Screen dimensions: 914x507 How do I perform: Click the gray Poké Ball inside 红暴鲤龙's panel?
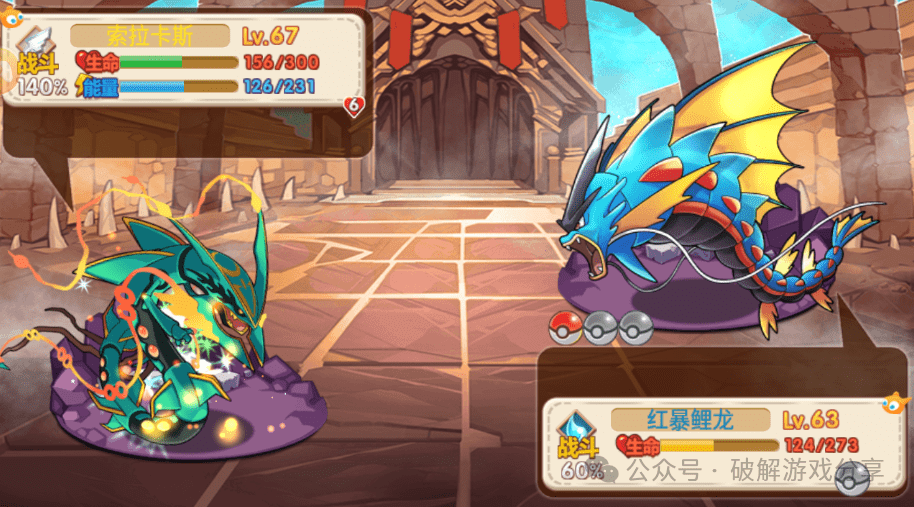tap(851, 481)
